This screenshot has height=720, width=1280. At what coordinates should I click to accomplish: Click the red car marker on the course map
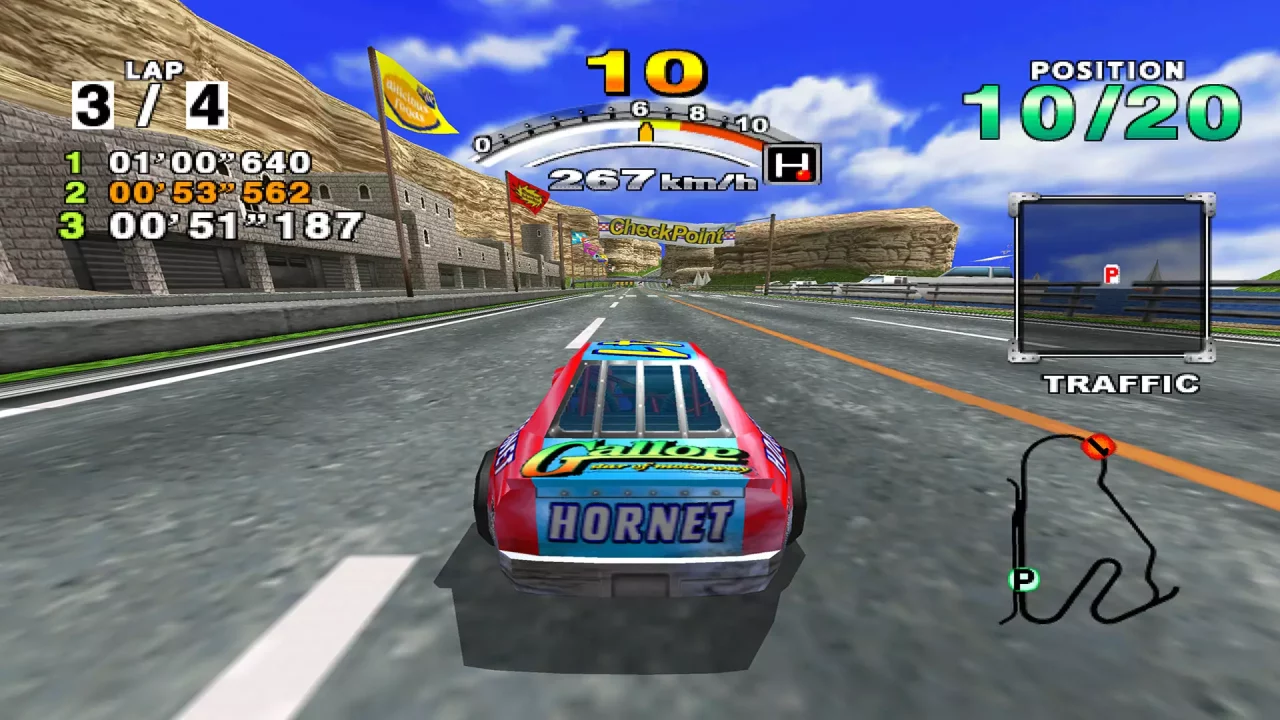(x=1101, y=447)
